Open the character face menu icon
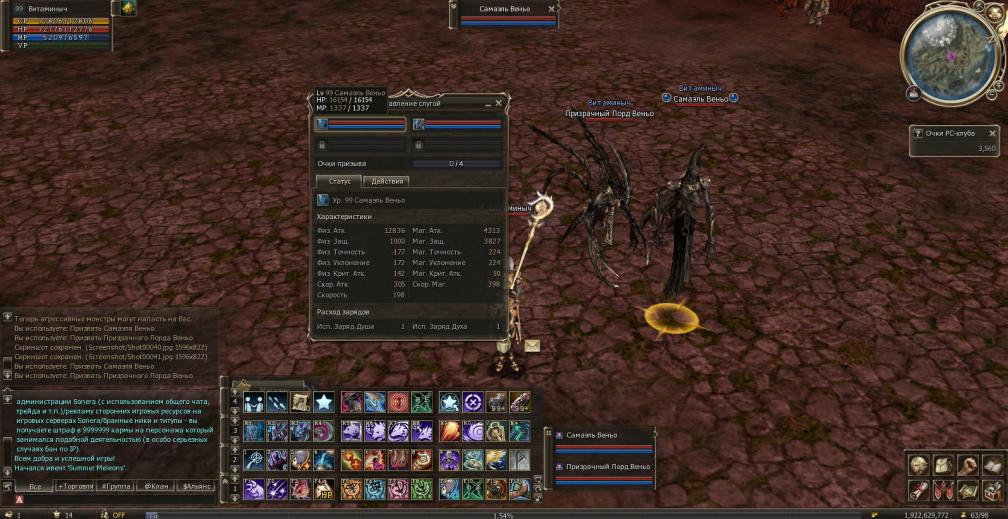Viewport: 1008px width, 519px height. pos(918,466)
